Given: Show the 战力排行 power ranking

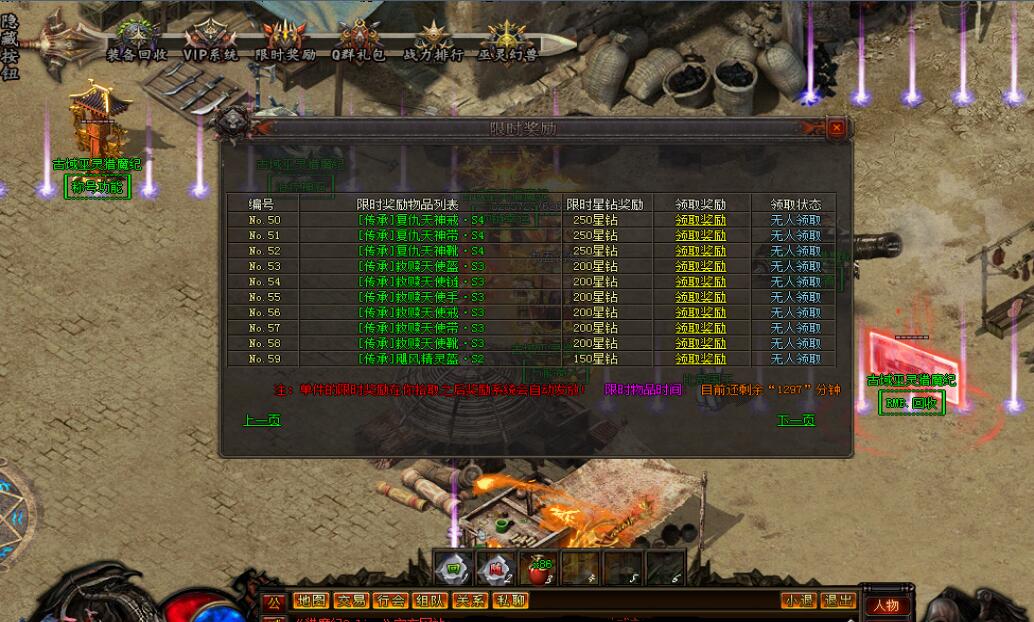Looking at the screenshot, I should coord(433,43).
